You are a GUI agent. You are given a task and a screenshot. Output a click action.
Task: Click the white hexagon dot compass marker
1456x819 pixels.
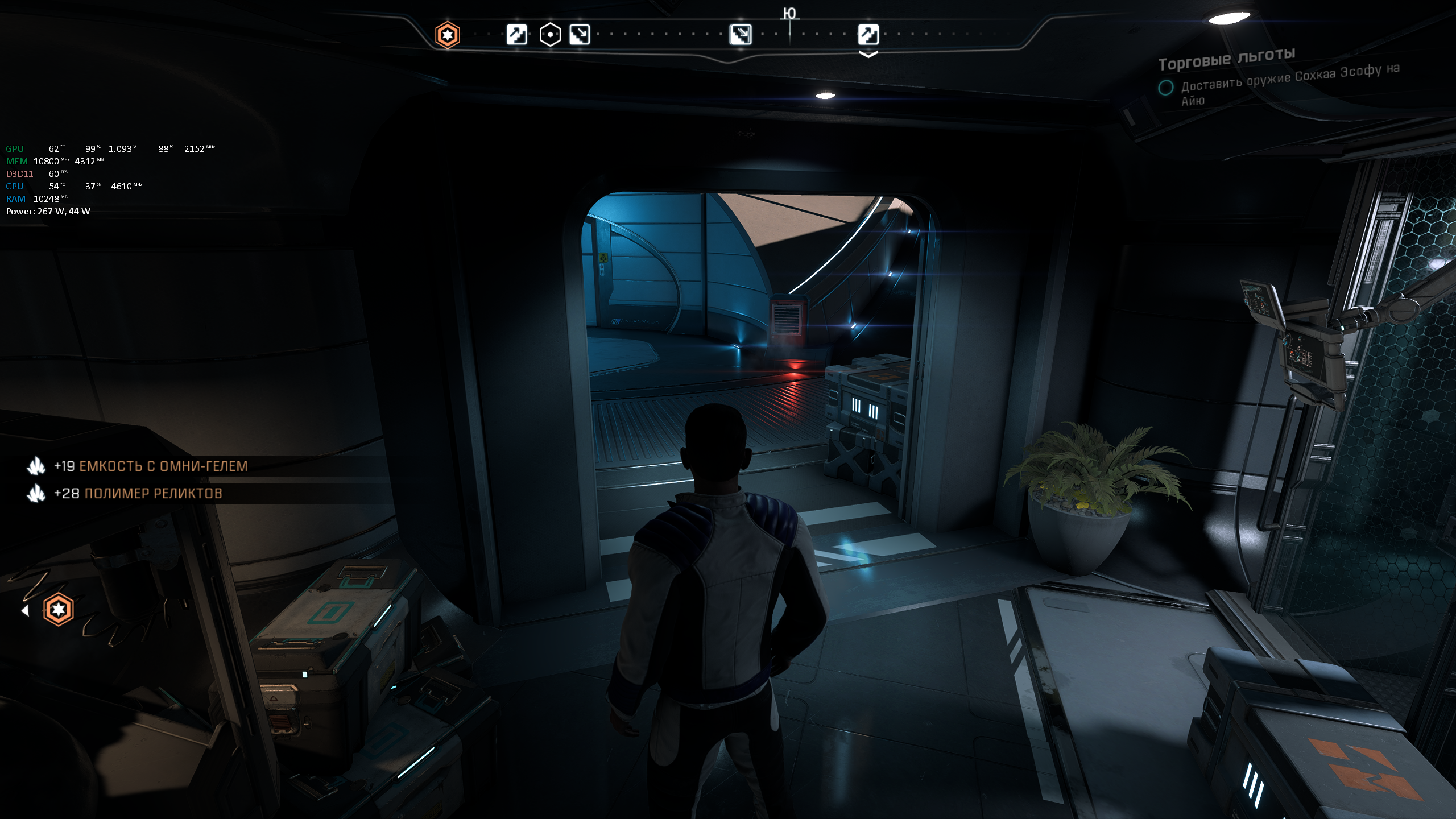click(x=550, y=35)
